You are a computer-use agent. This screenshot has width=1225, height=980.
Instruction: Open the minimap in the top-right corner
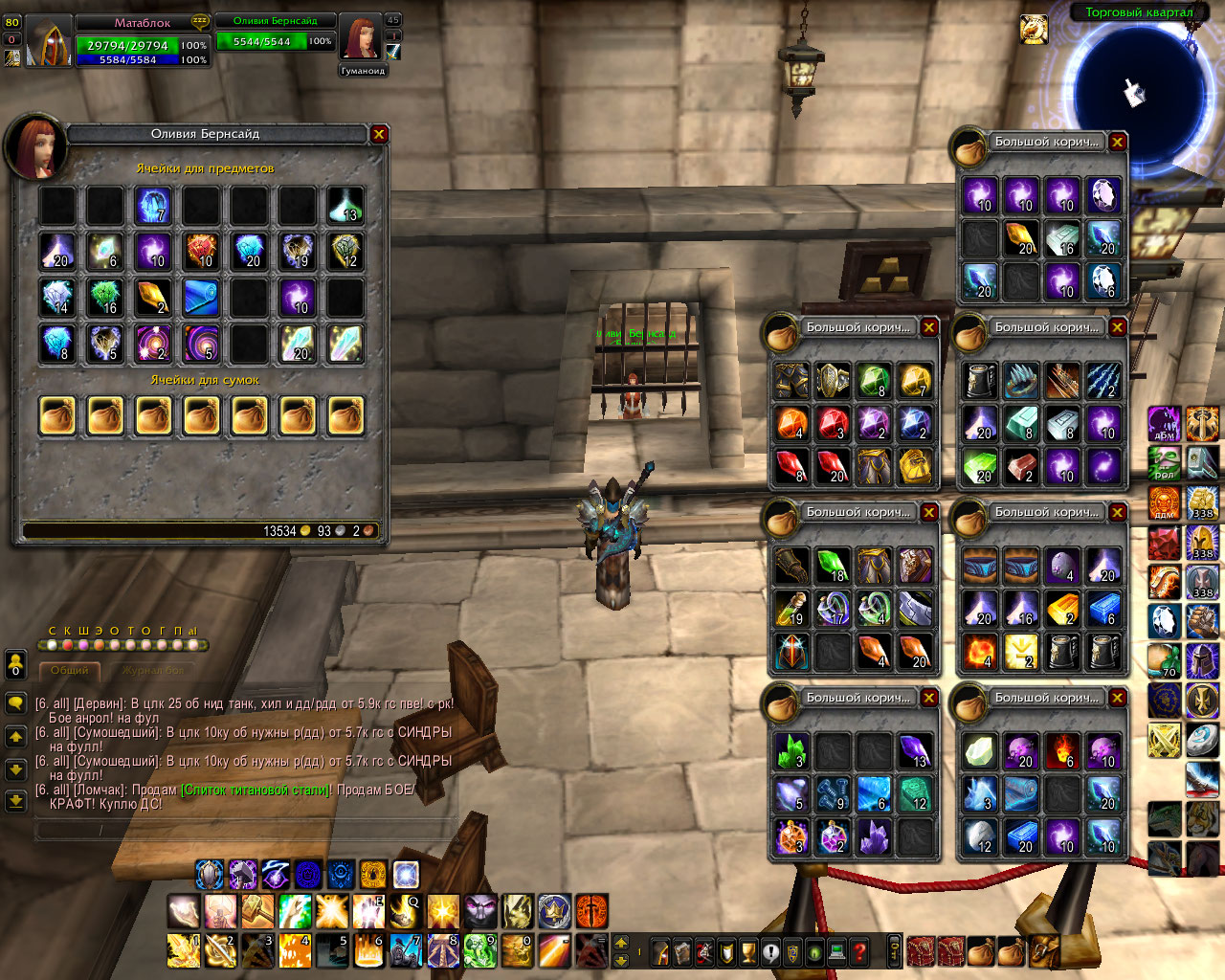pyautogui.click(x=1139, y=91)
